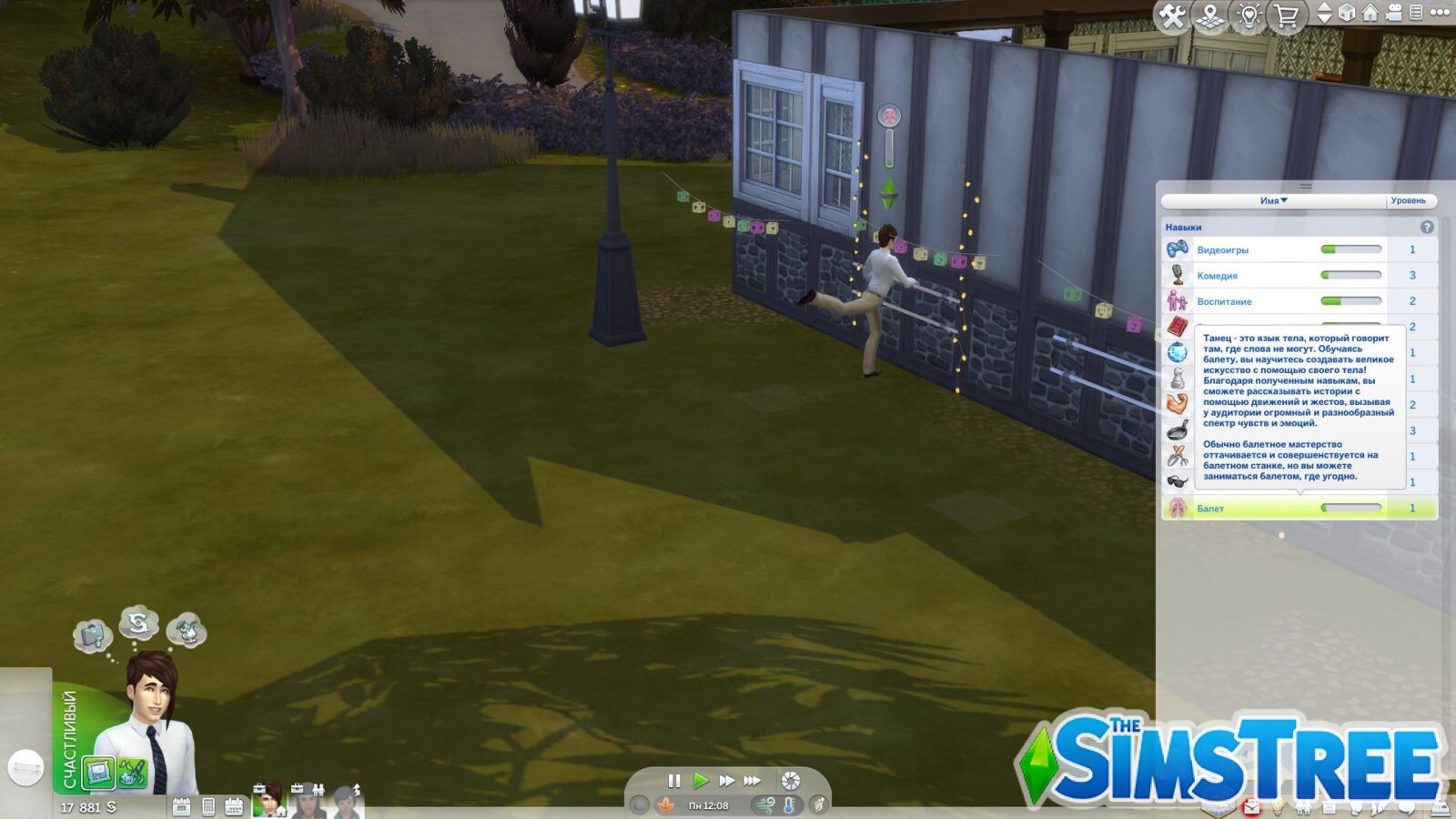Open Build Mode with the hammer tools icon
This screenshot has width=1456, height=819.
pos(1170,14)
